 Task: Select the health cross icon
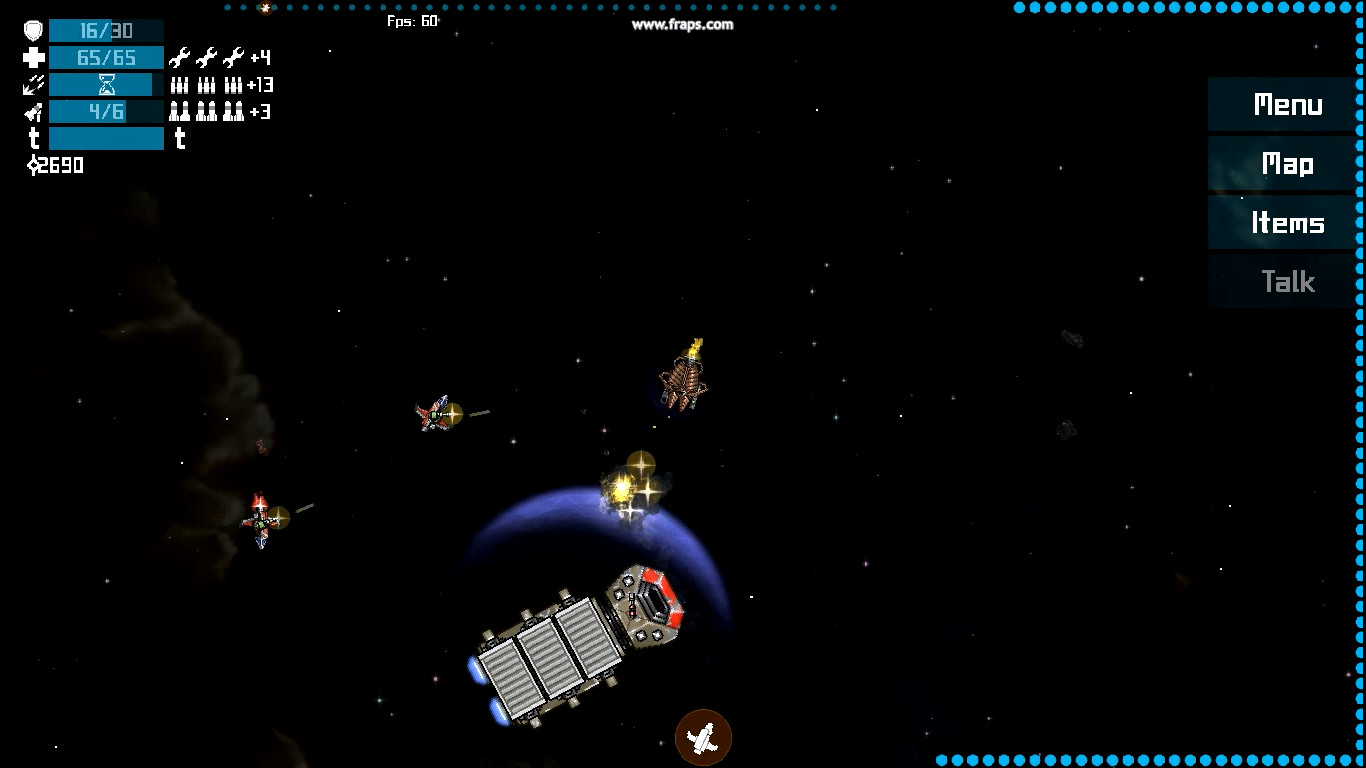[x=33, y=57]
